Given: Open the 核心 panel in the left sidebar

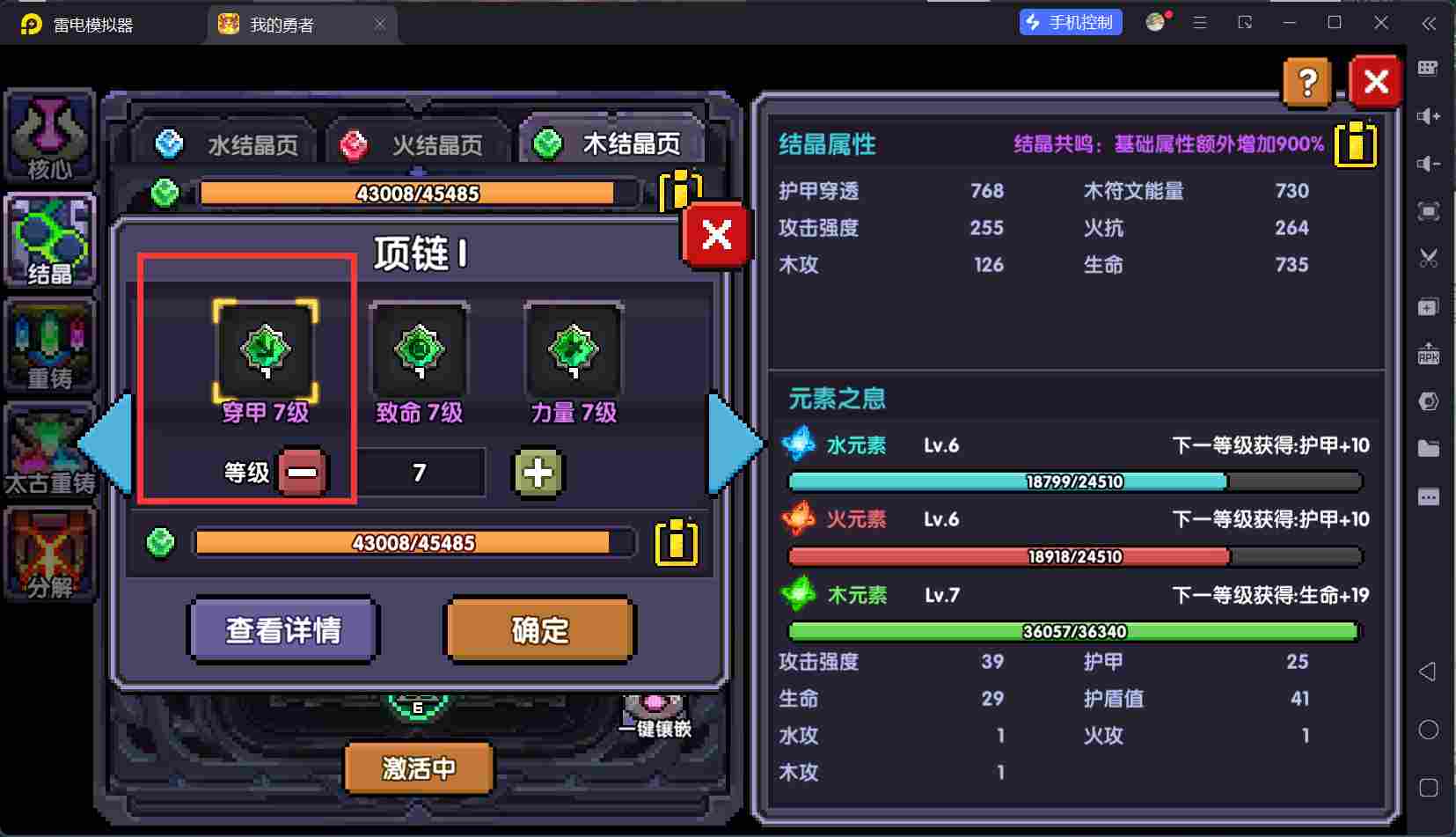Looking at the screenshot, I should click(x=49, y=136).
